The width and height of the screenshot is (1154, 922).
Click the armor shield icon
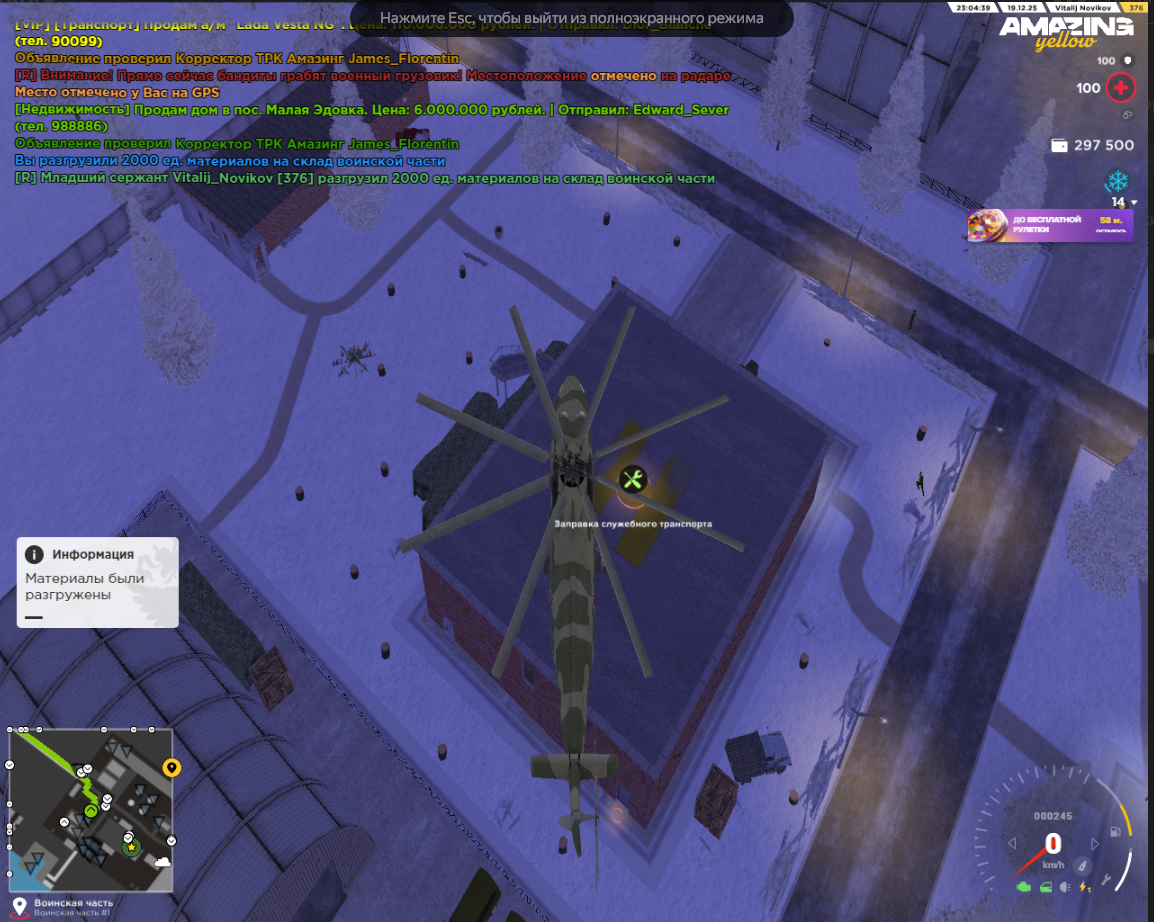point(1129,61)
